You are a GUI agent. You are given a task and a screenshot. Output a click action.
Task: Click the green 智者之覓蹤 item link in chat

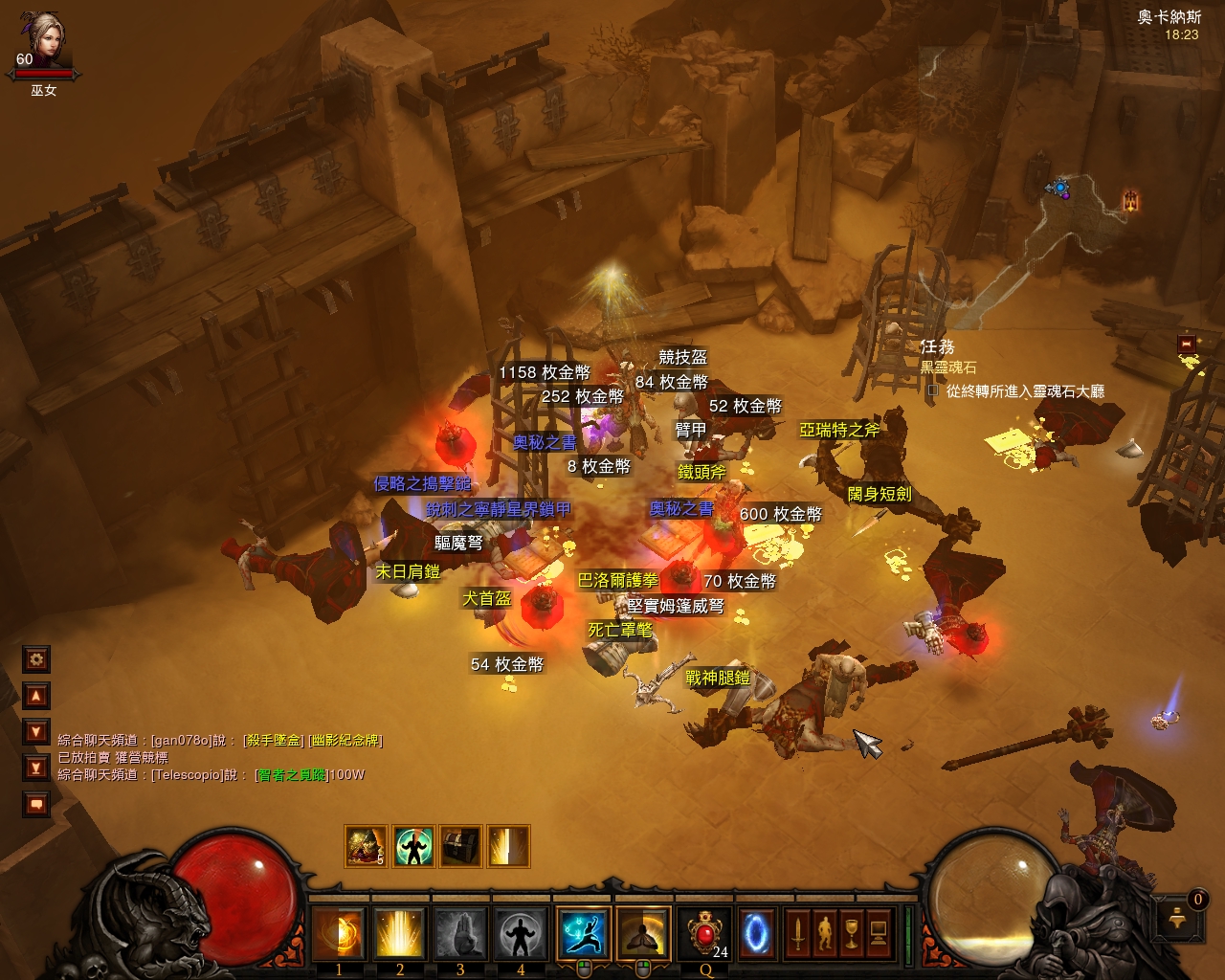[290, 775]
